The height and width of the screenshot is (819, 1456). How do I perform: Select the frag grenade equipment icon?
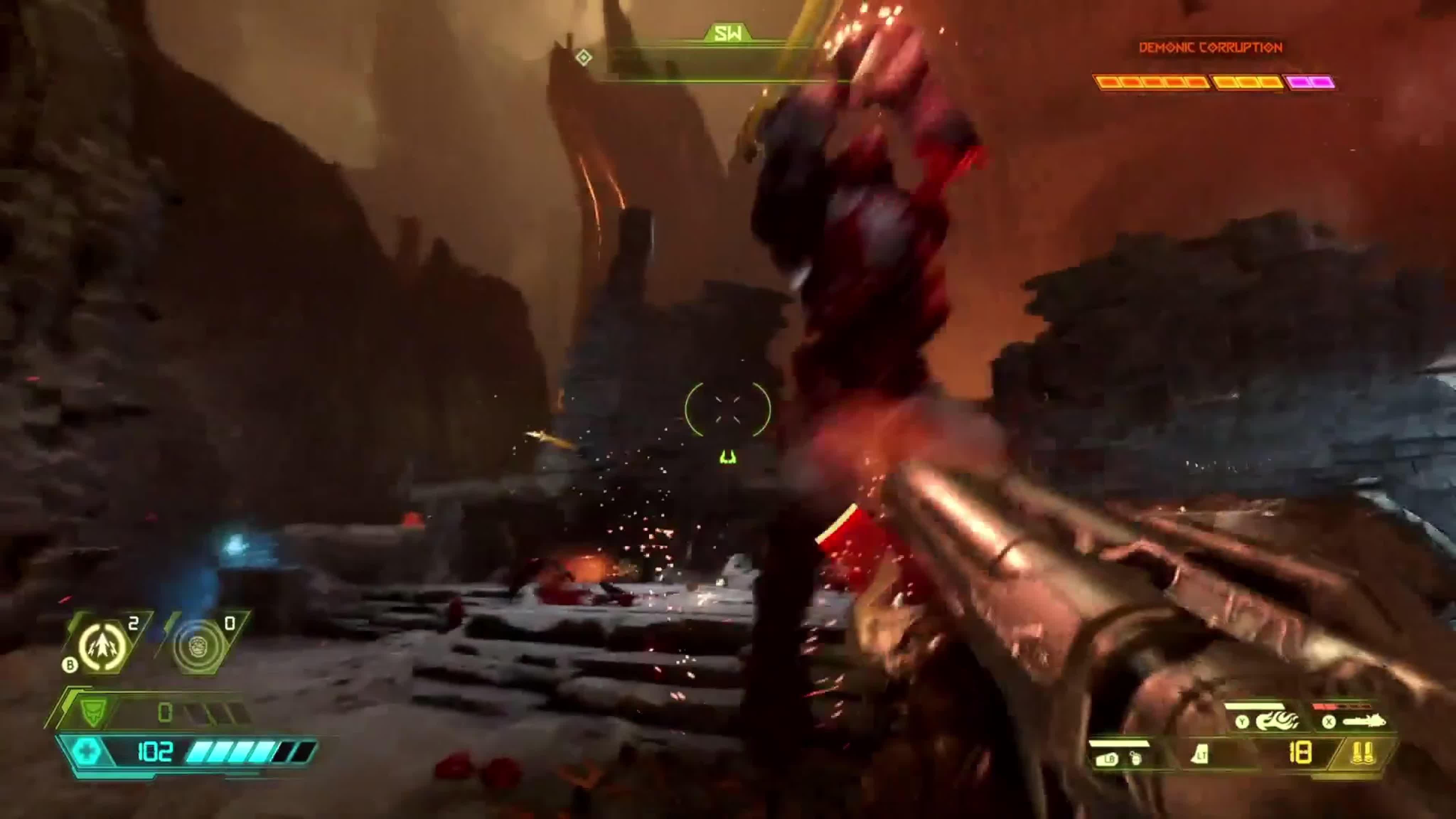[103, 646]
